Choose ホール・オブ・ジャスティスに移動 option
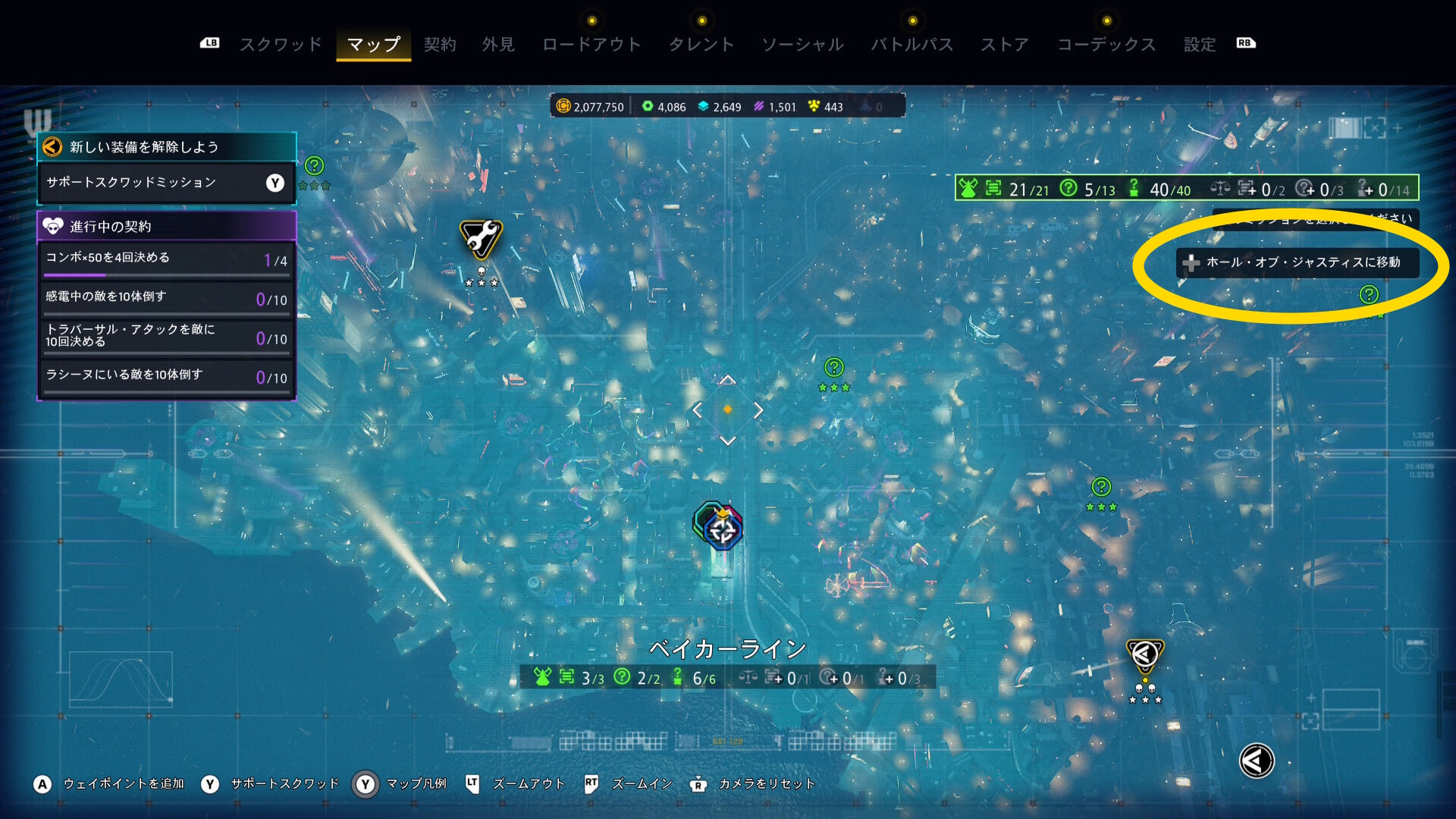 click(1298, 262)
